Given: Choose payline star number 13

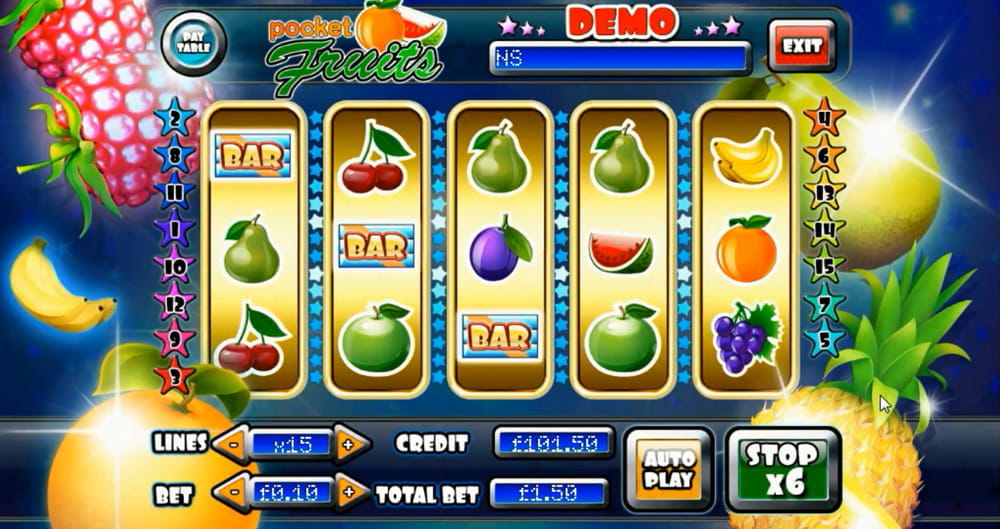Looking at the screenshot, I should 825,192.
